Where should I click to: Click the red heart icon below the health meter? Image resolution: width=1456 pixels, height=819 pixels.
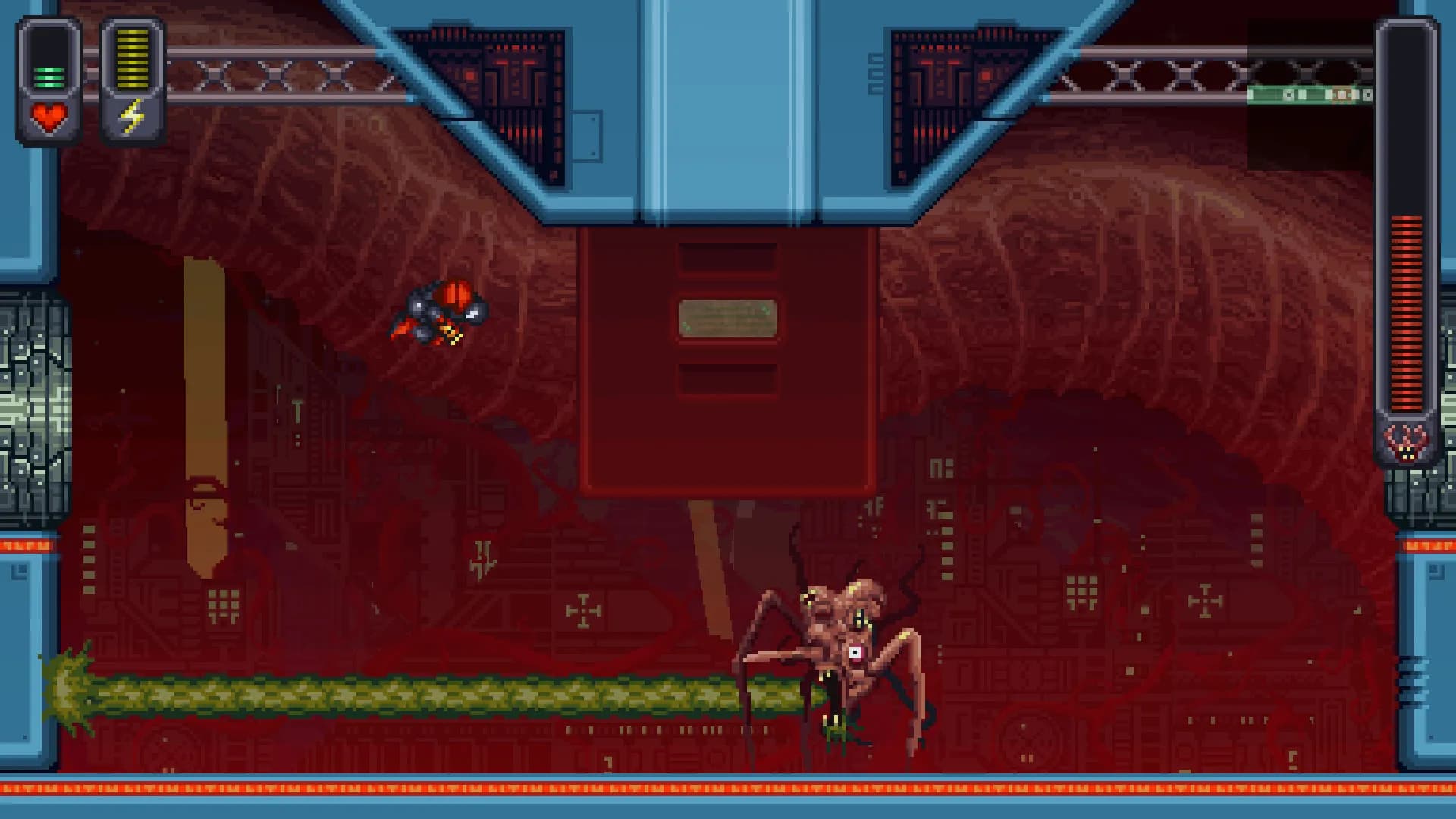(x=48, y=116)
